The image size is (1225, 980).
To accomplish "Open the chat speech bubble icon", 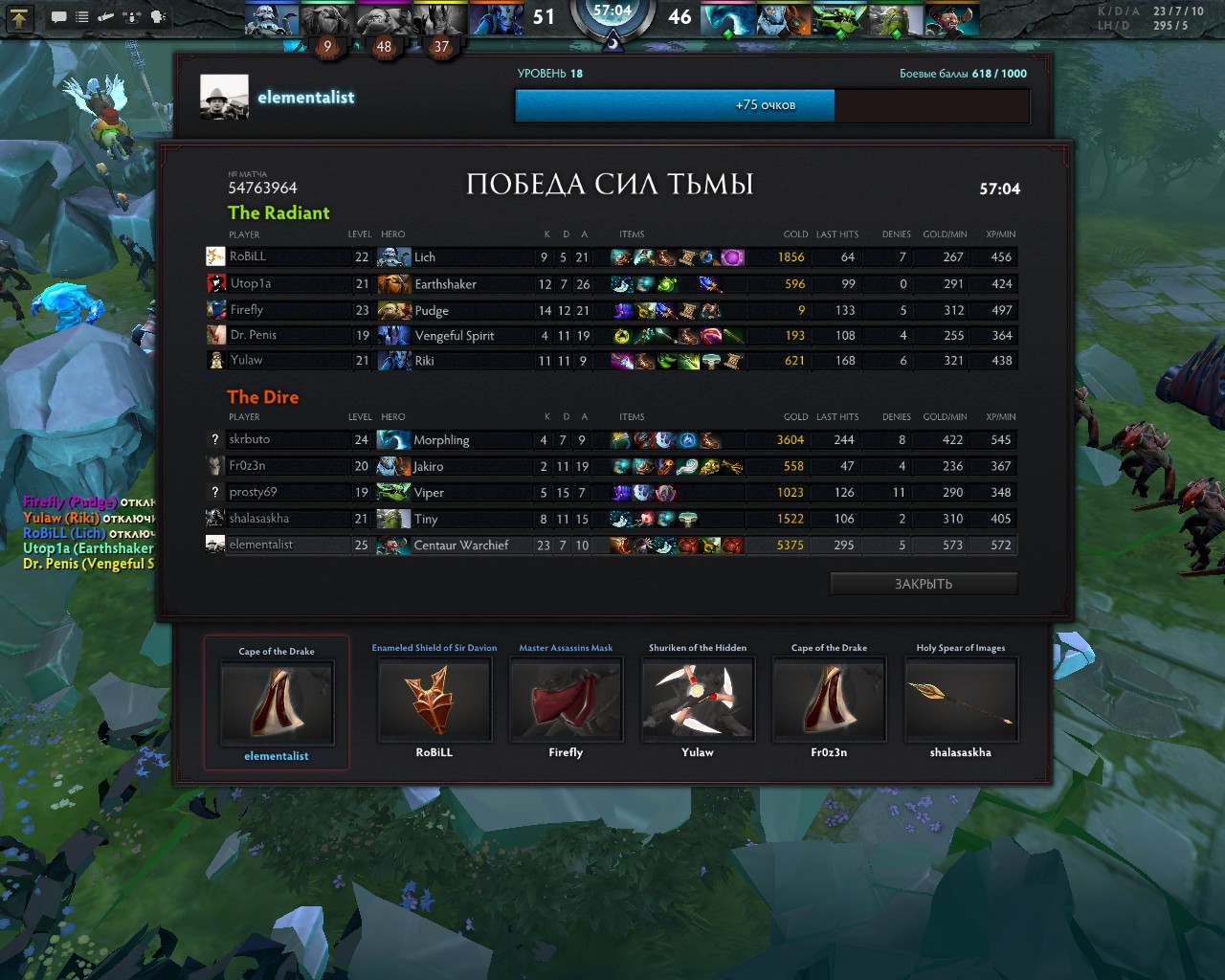I will tap(58, 17).
